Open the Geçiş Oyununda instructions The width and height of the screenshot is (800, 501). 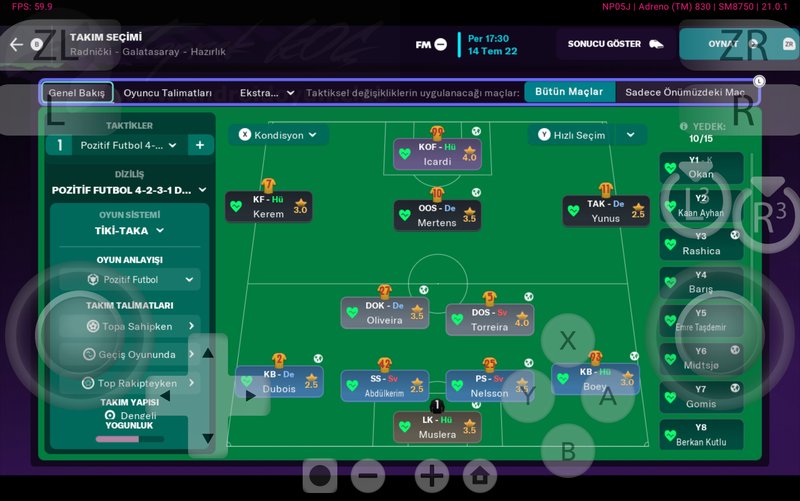129,354
